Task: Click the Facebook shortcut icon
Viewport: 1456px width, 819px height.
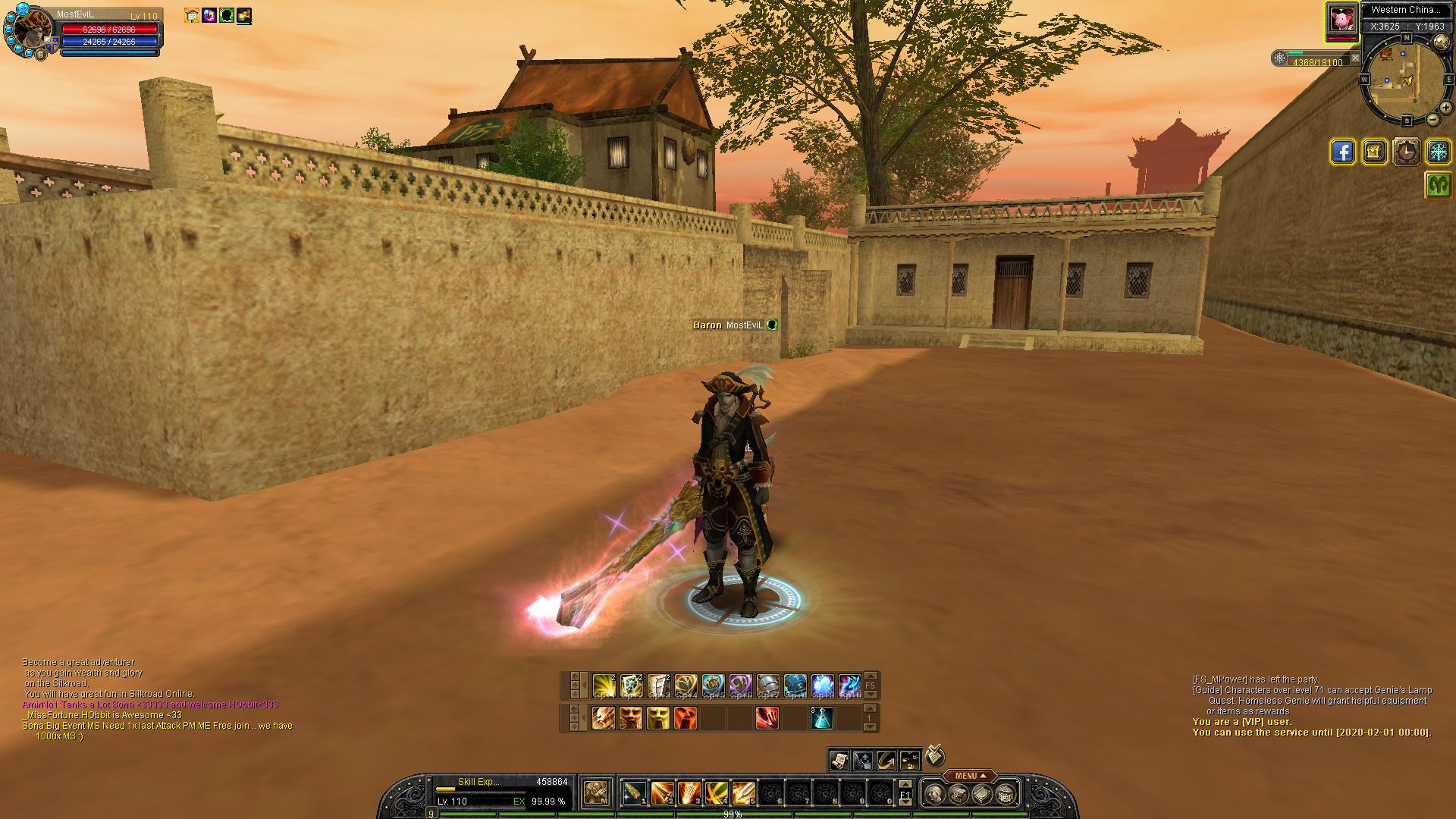Action: coord(1342,152)
